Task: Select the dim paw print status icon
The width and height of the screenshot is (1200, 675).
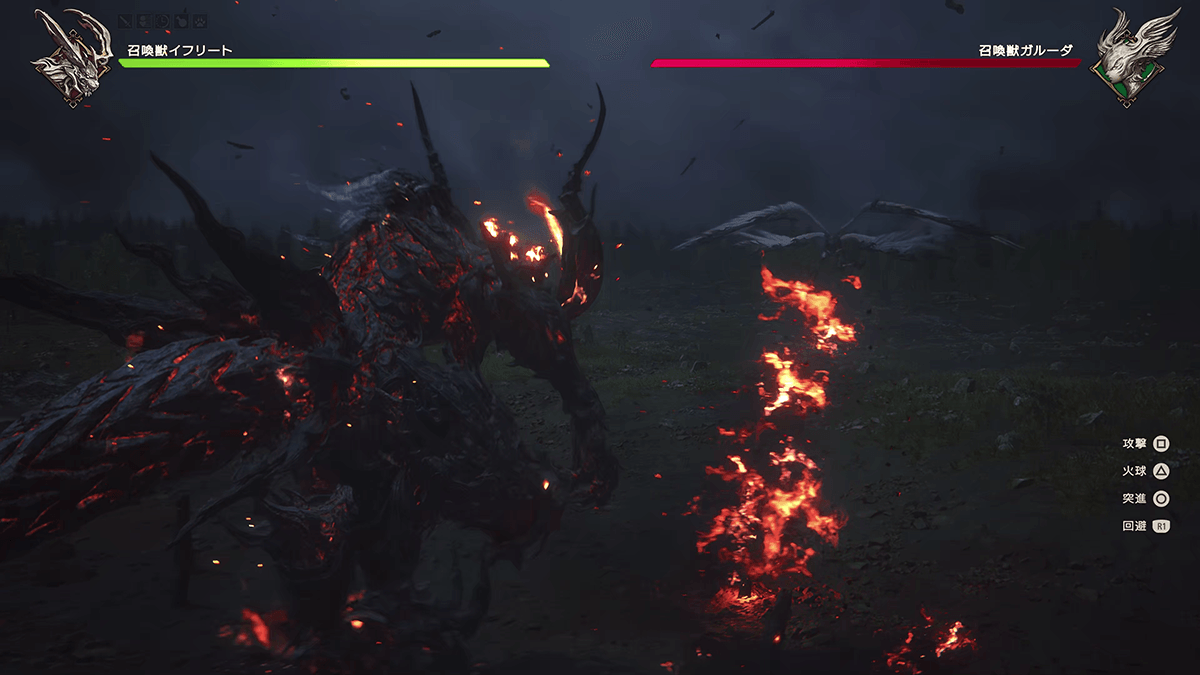Action: pyautogui.click(x=200, y=21)
